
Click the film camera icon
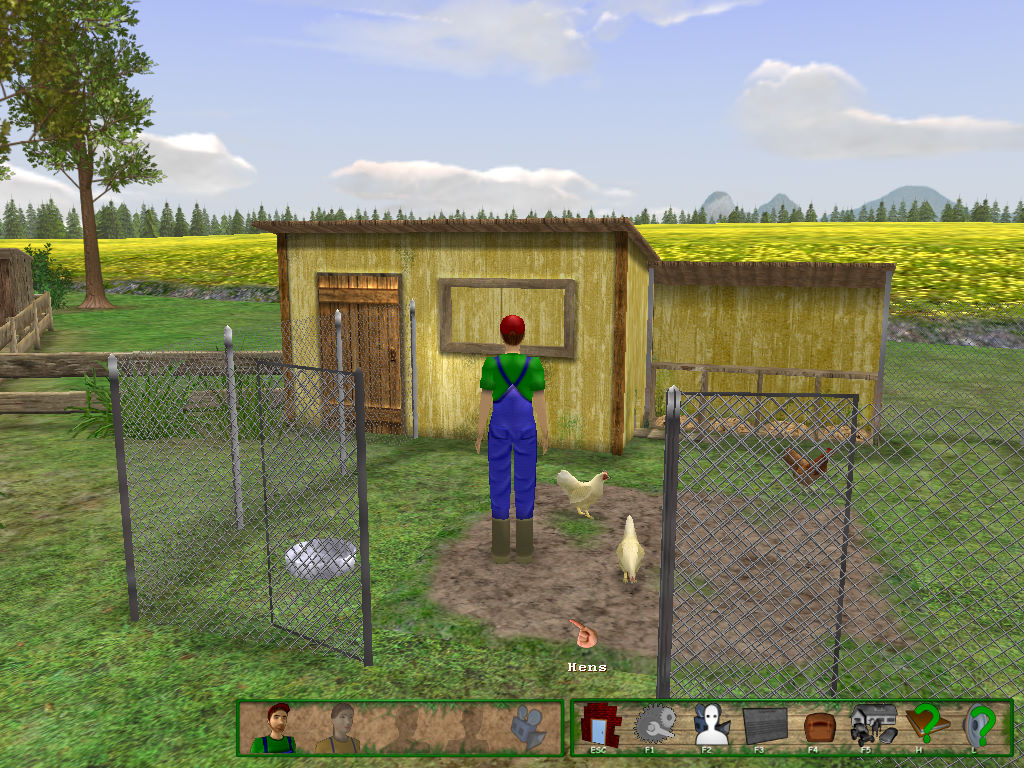(527, 727)
